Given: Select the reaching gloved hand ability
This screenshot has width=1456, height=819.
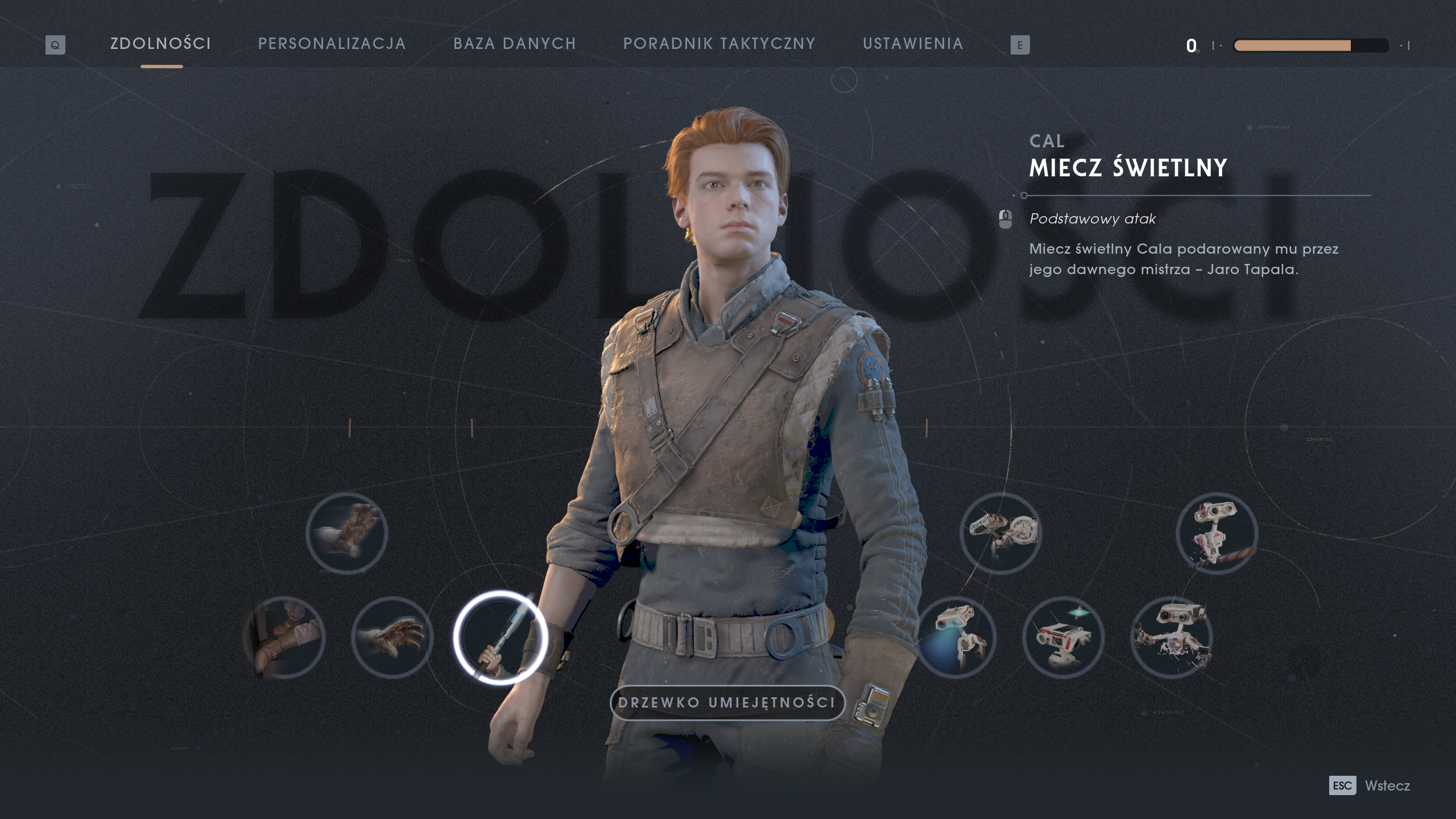Looking at the screenshot, I should [x=392, y=638].
